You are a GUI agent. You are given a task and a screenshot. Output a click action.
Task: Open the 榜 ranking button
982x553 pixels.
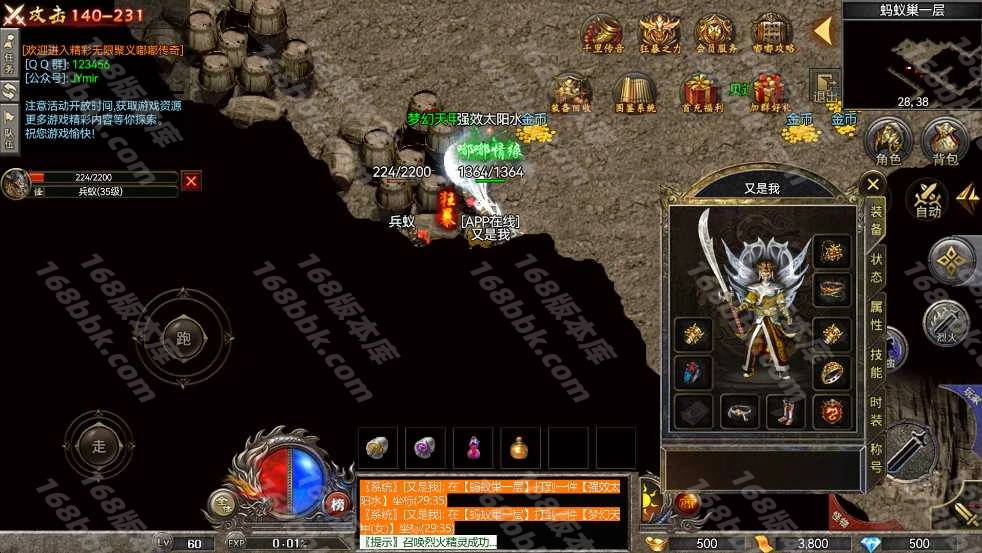click(338, 504)
